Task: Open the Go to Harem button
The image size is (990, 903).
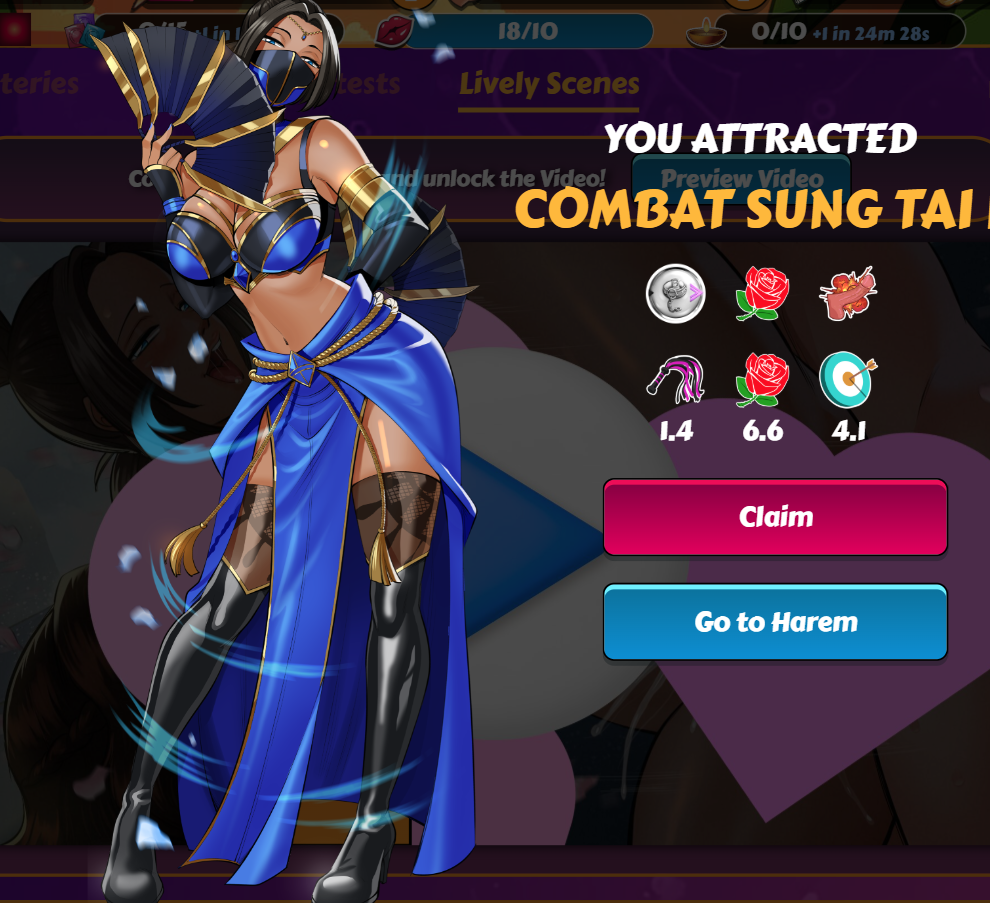Action: [775, 622]
